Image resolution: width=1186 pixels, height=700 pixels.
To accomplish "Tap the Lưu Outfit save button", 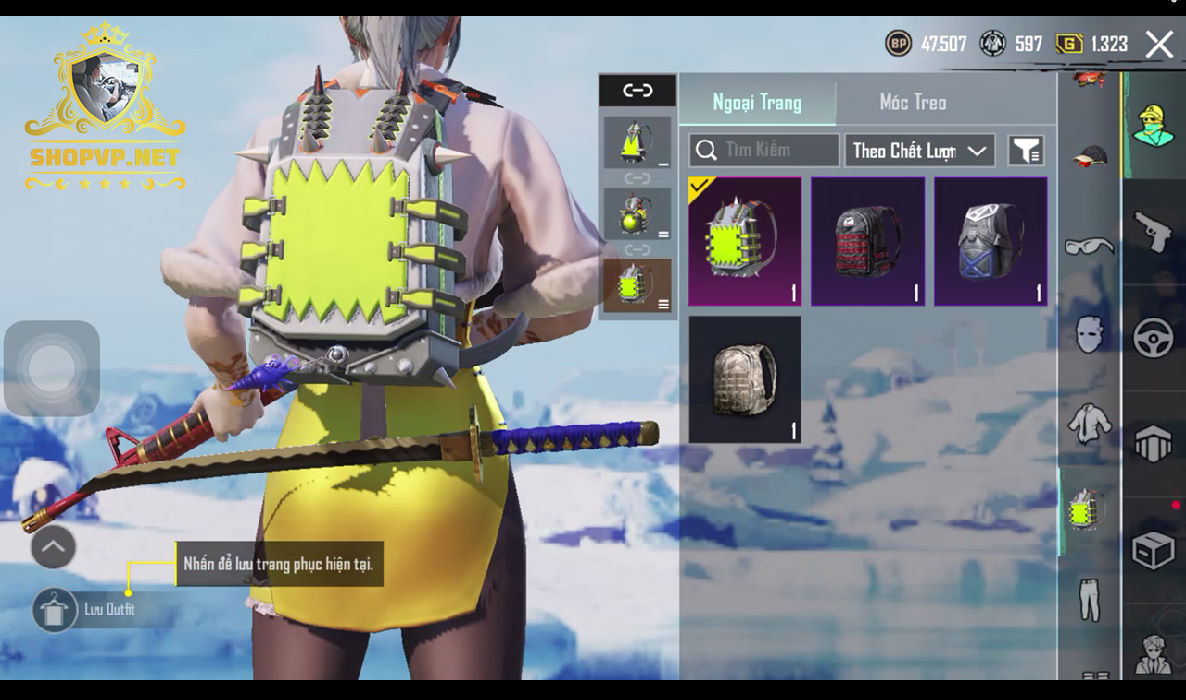I will 54,609.
